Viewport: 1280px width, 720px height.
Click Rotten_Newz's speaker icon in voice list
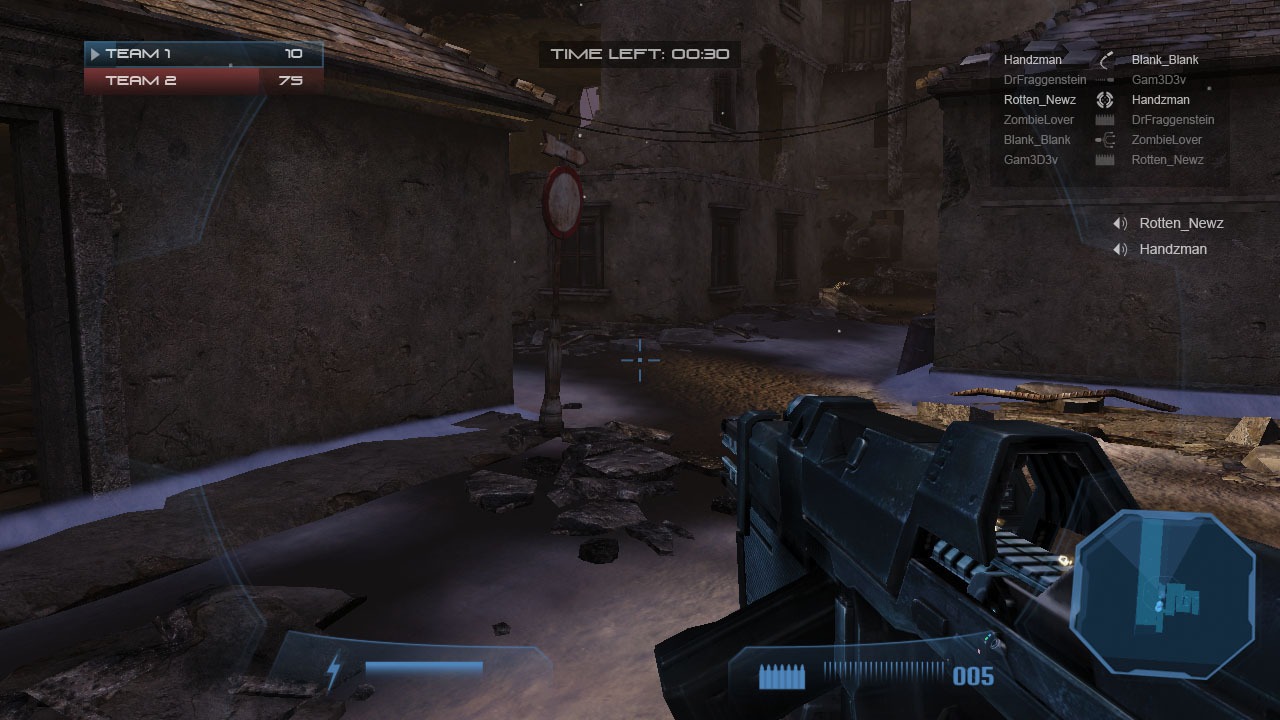coord(1120,224)
